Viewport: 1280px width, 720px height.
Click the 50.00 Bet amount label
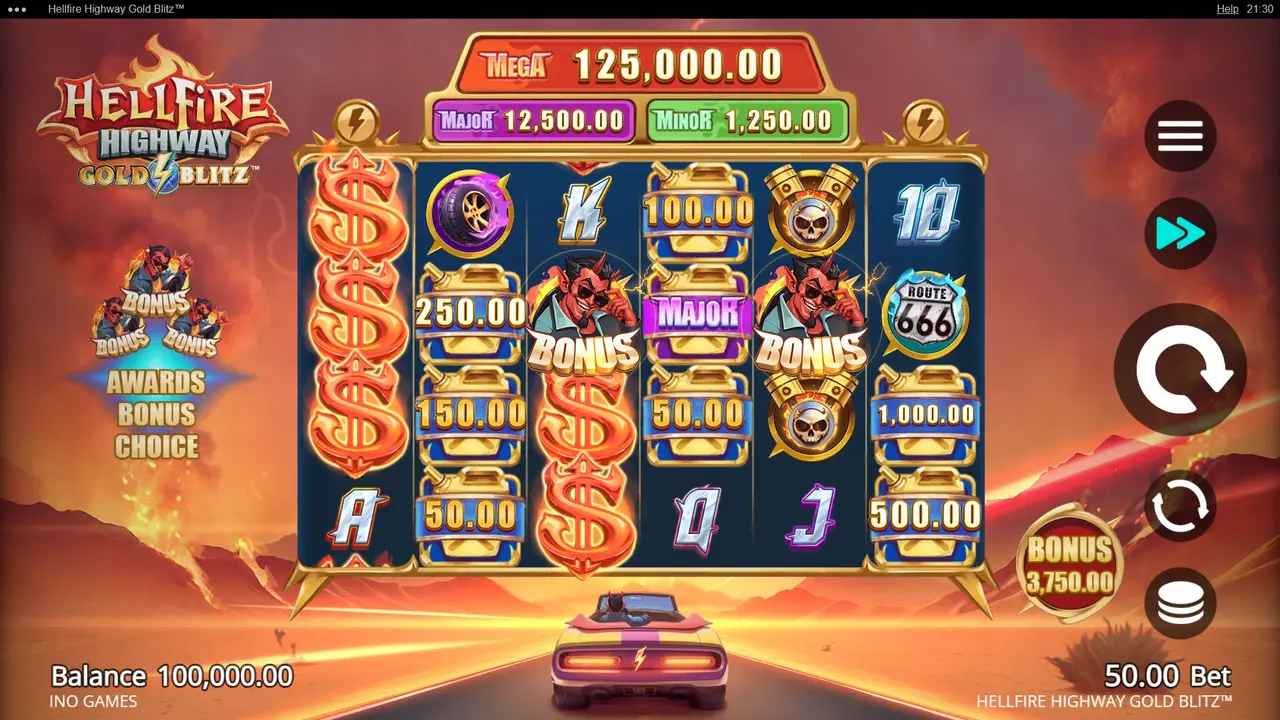point(1168,676)
